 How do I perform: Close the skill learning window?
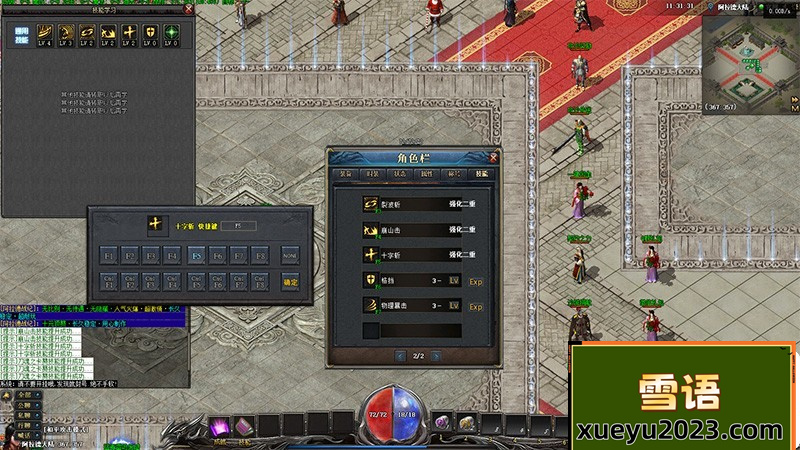pyautogui.click(x=190, y=9)
